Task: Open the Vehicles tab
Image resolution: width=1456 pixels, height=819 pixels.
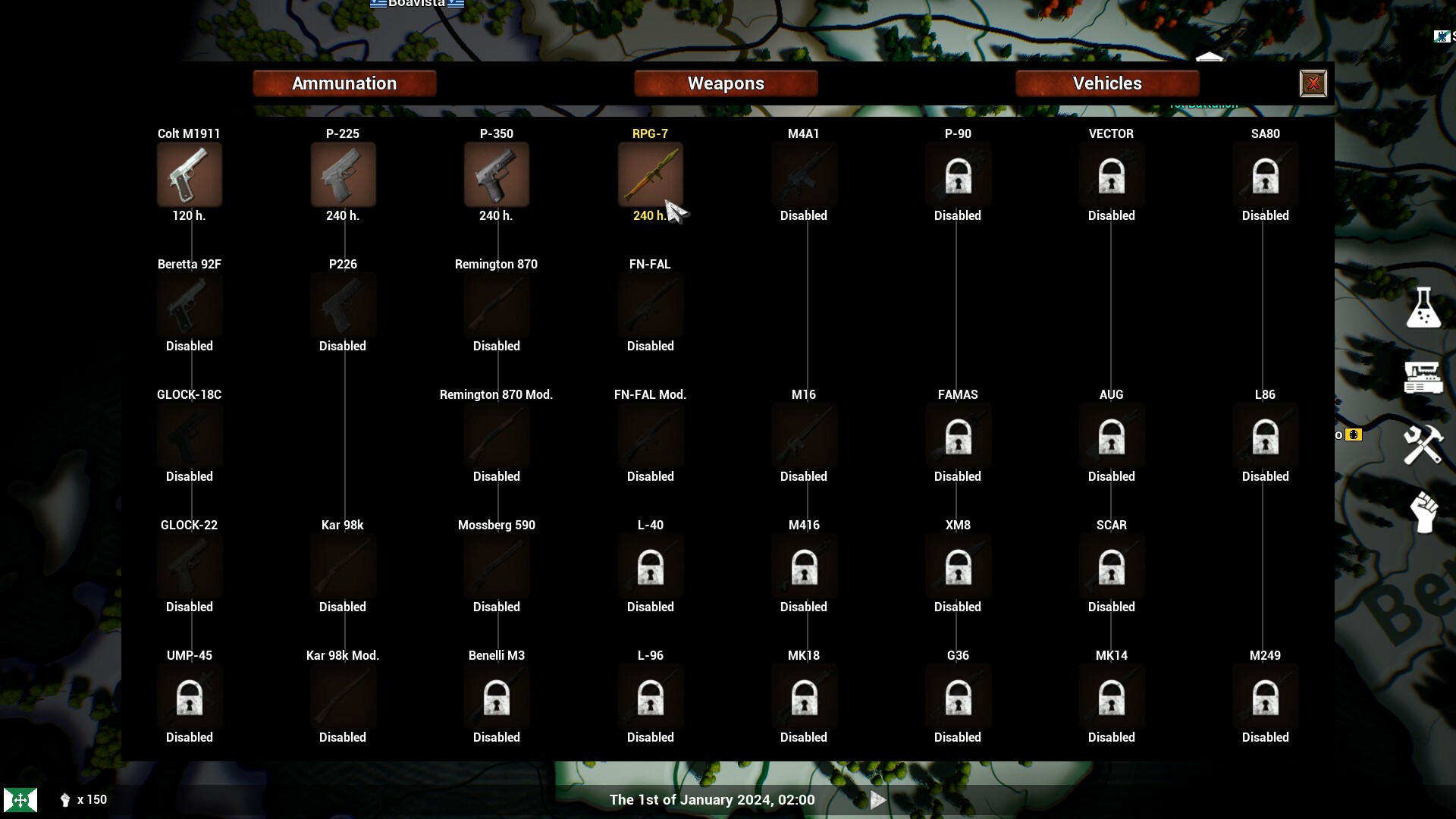Action: (1106, 83)
